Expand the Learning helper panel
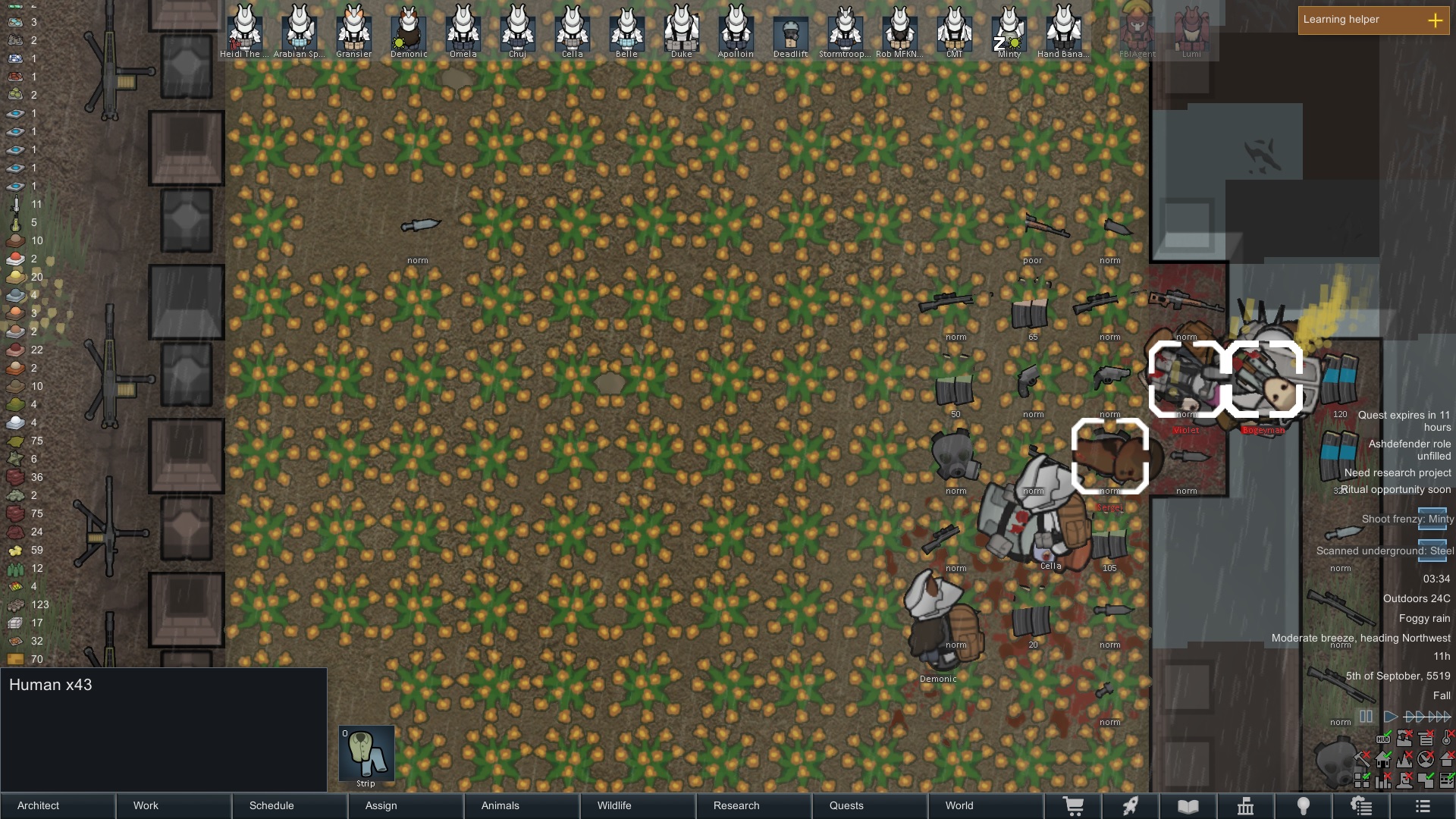 pos(1435,20)
